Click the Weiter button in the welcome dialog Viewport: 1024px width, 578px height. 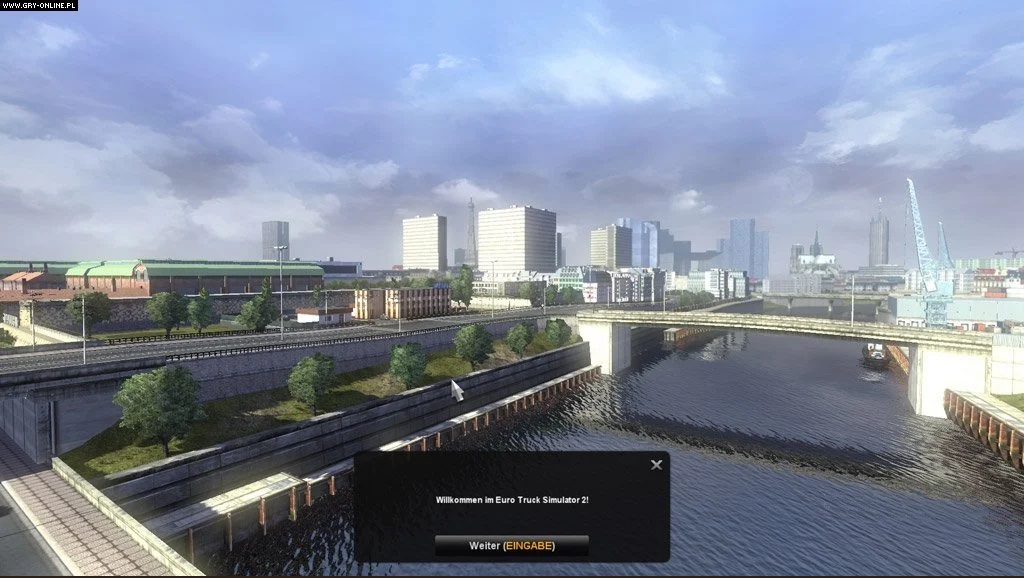click(511, 546)
